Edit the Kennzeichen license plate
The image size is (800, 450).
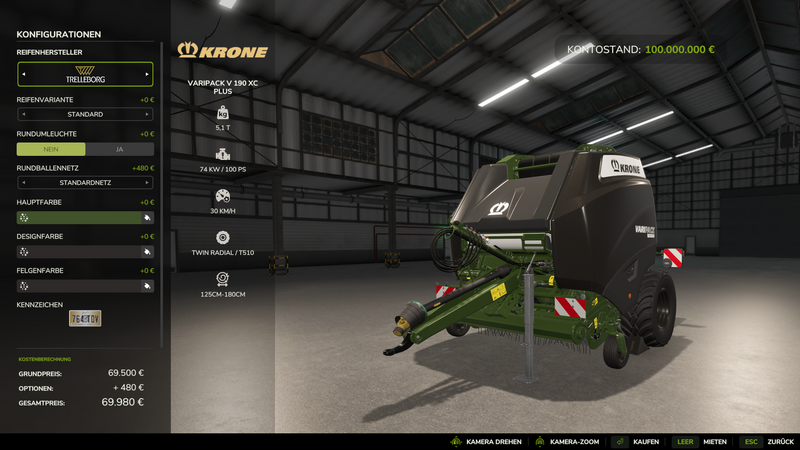click(85, 318)
